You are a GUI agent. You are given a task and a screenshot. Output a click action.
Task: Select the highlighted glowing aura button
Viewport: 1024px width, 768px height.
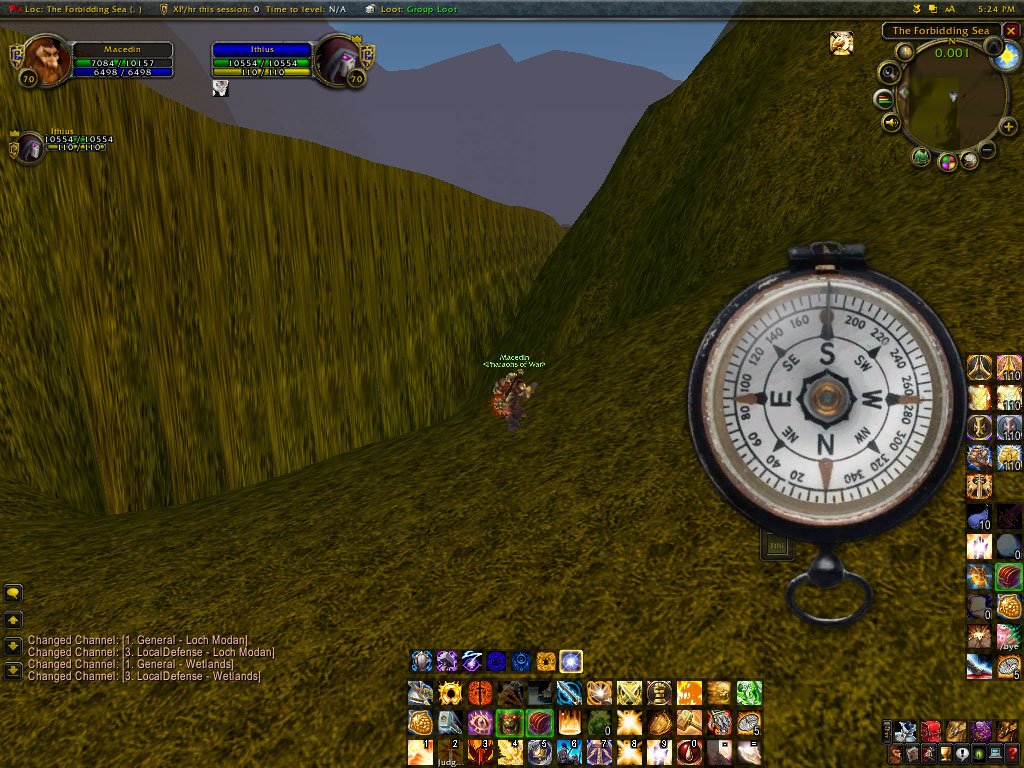571,661
